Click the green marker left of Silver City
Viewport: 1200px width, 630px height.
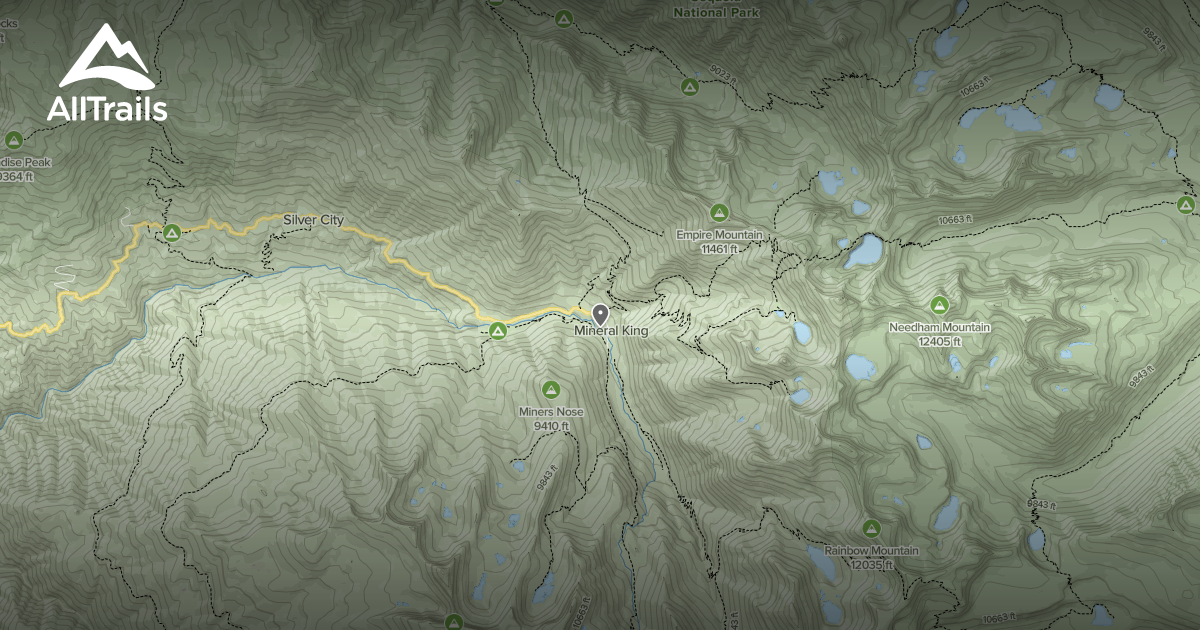[x=171, y=233]
